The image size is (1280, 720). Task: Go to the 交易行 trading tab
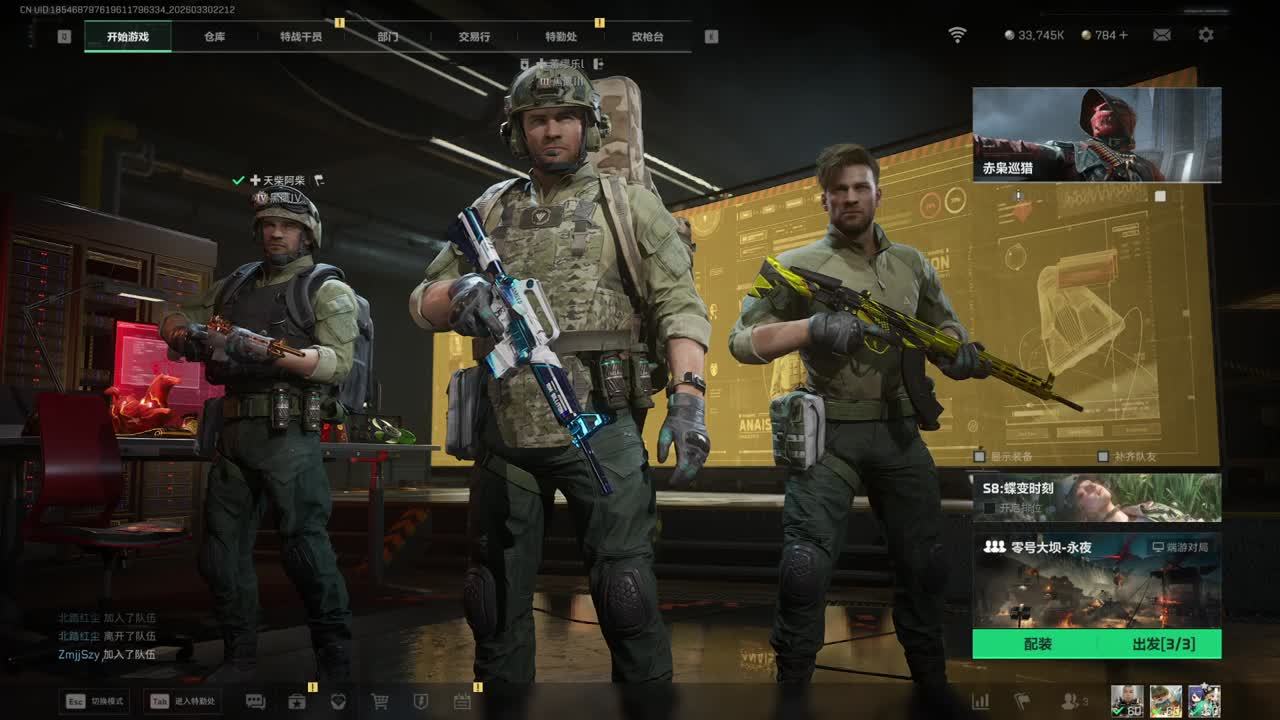click(474, 37)
